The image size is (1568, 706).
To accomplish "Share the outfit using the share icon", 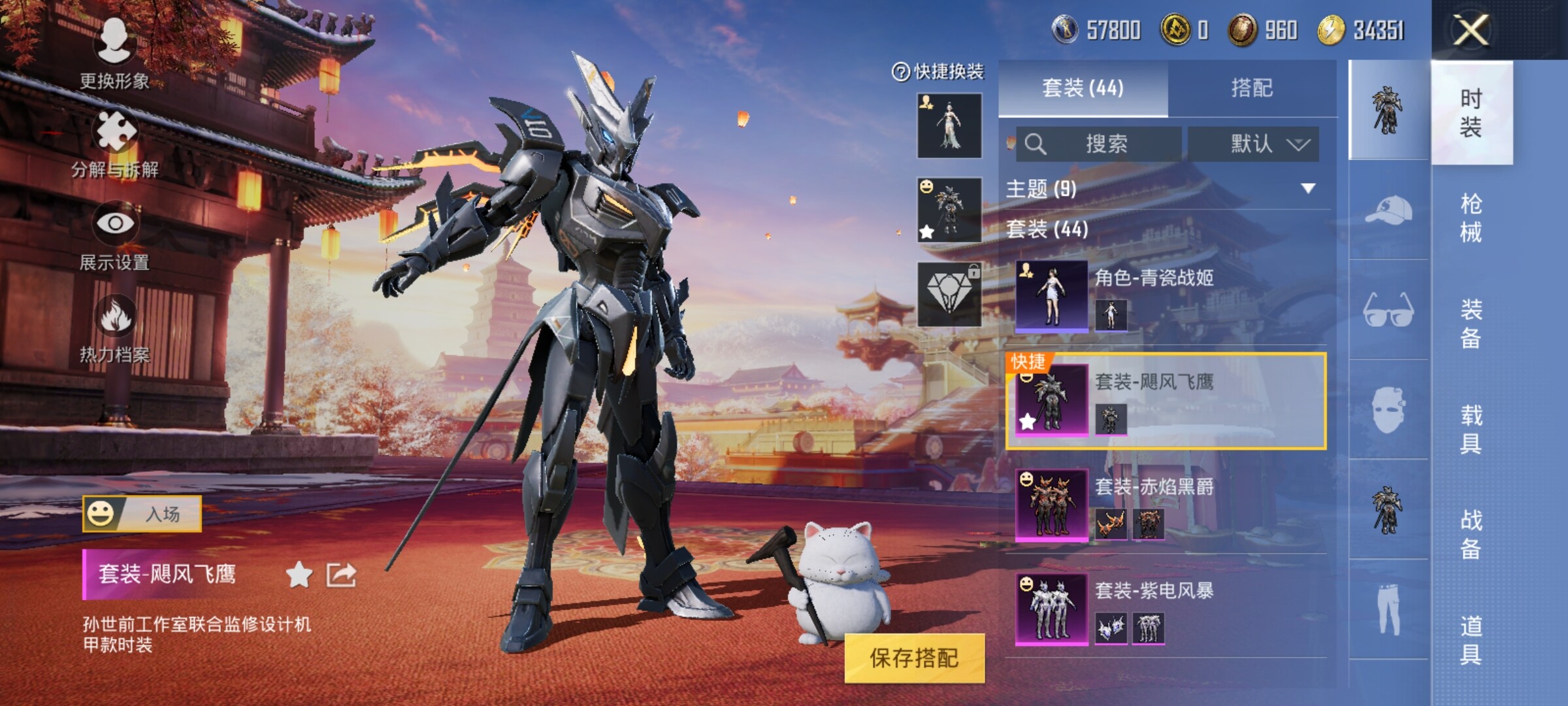I will pyautogui.click(x=341, y=575).
